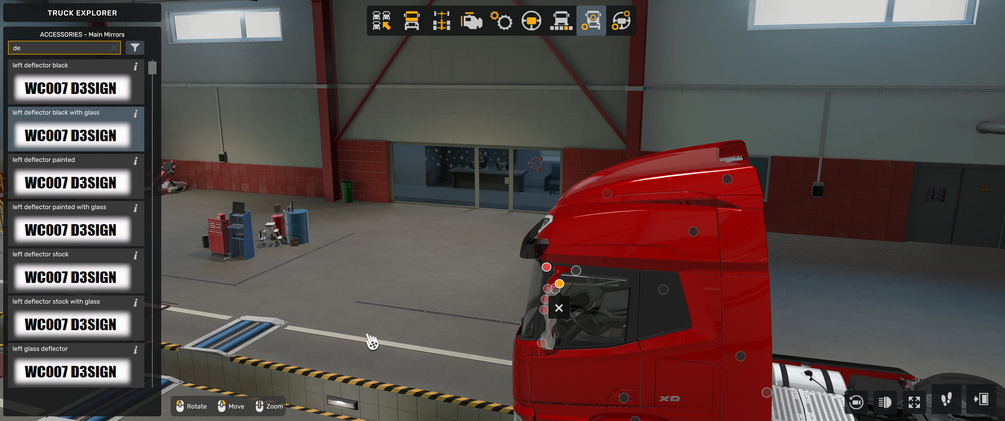
Task: Reset the camera view icon
Action: coord(856,401)
